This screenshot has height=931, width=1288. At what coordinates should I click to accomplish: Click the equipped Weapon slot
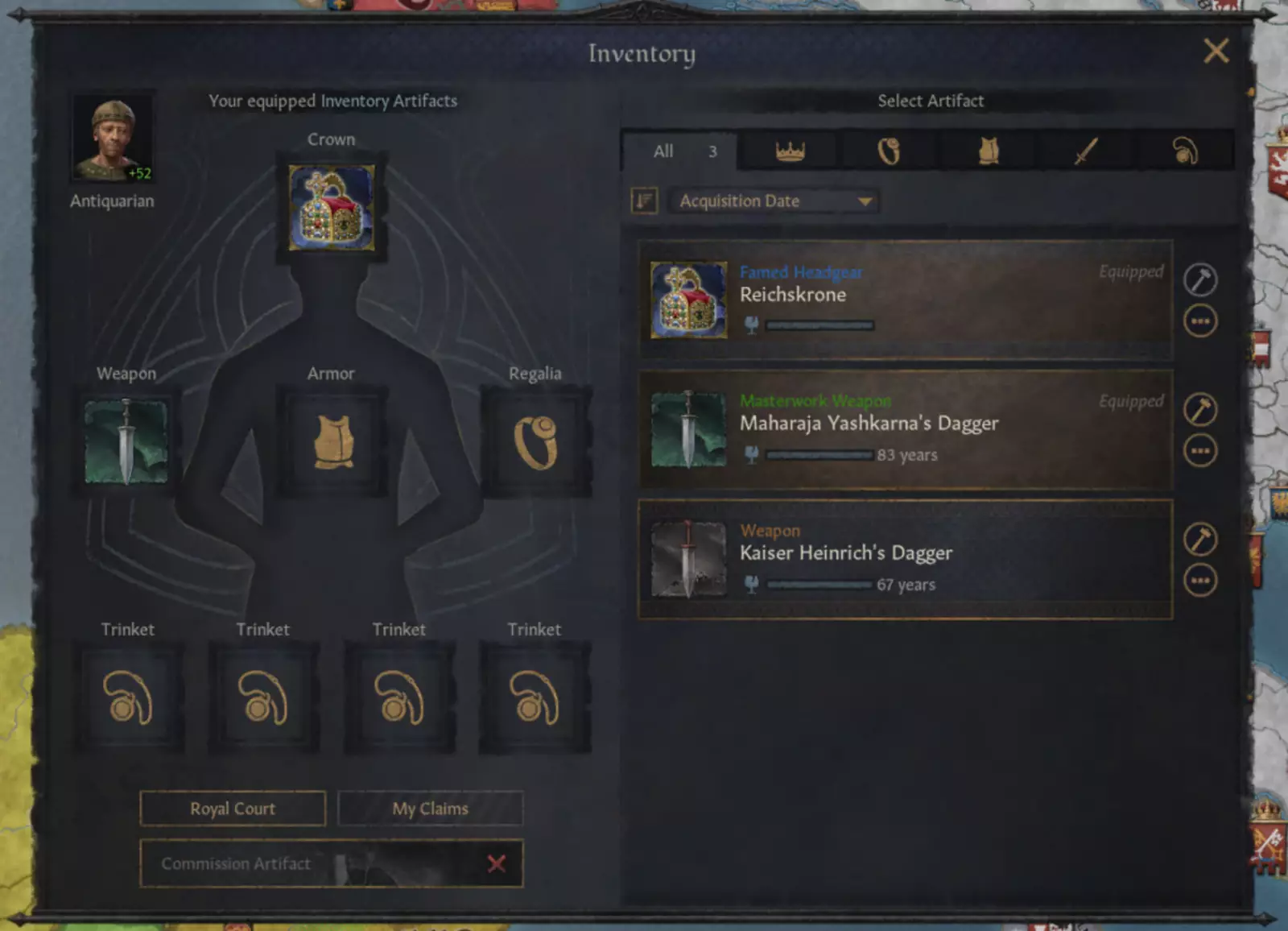coord(126,441)
